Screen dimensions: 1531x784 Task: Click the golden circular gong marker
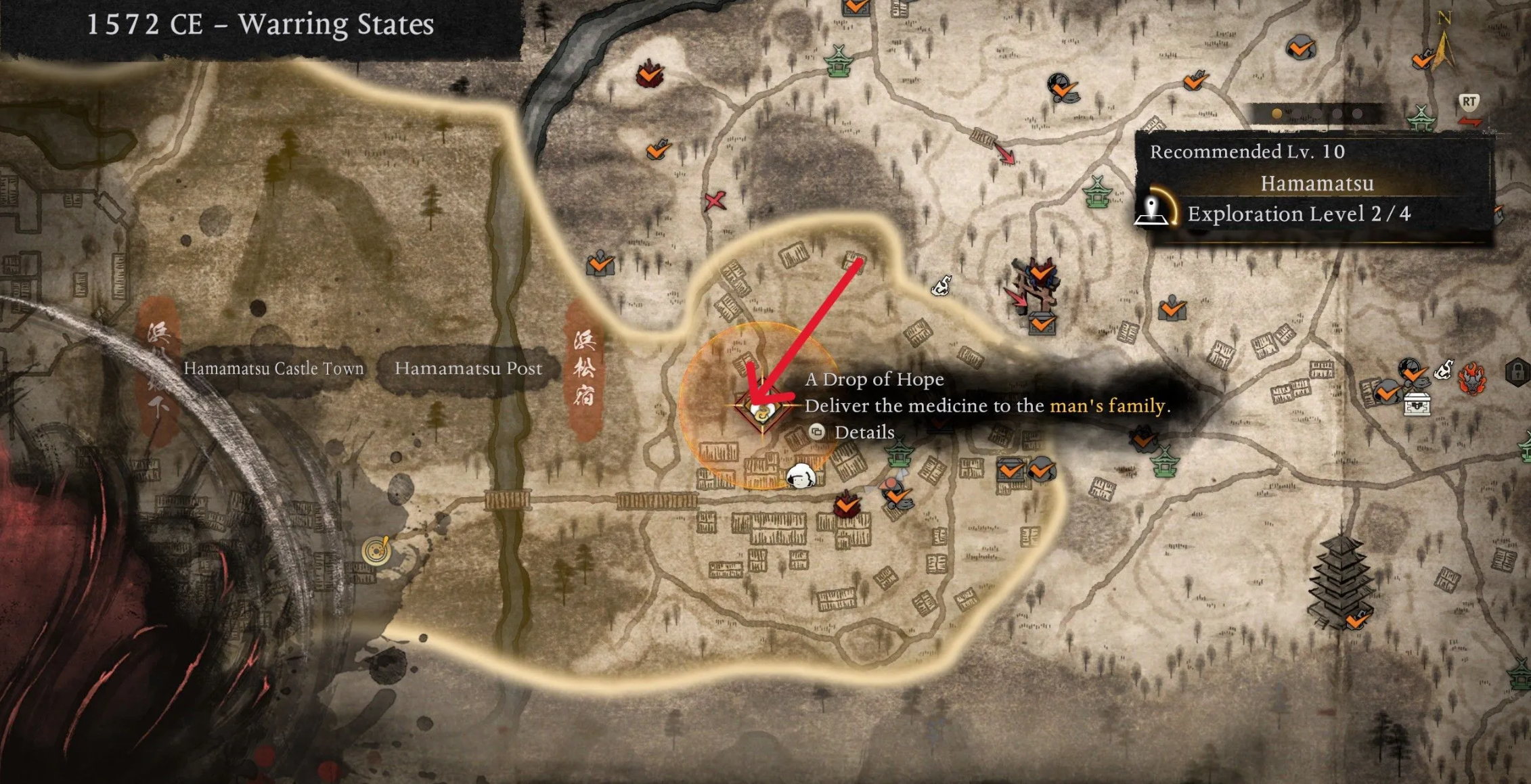tap(376, 551)
